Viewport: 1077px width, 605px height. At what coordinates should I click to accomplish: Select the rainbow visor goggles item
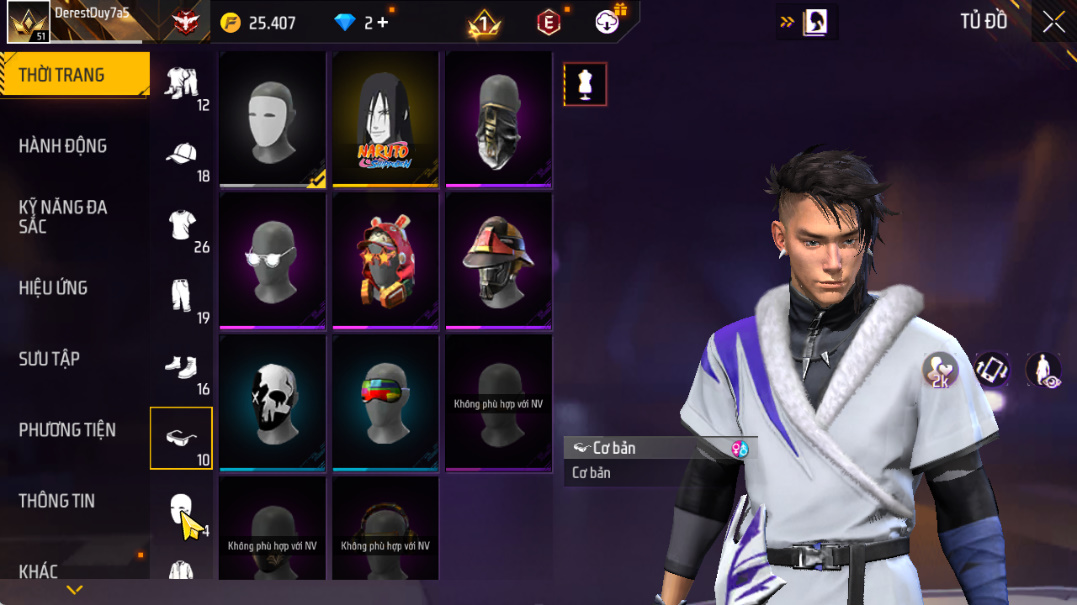point(385,403)
